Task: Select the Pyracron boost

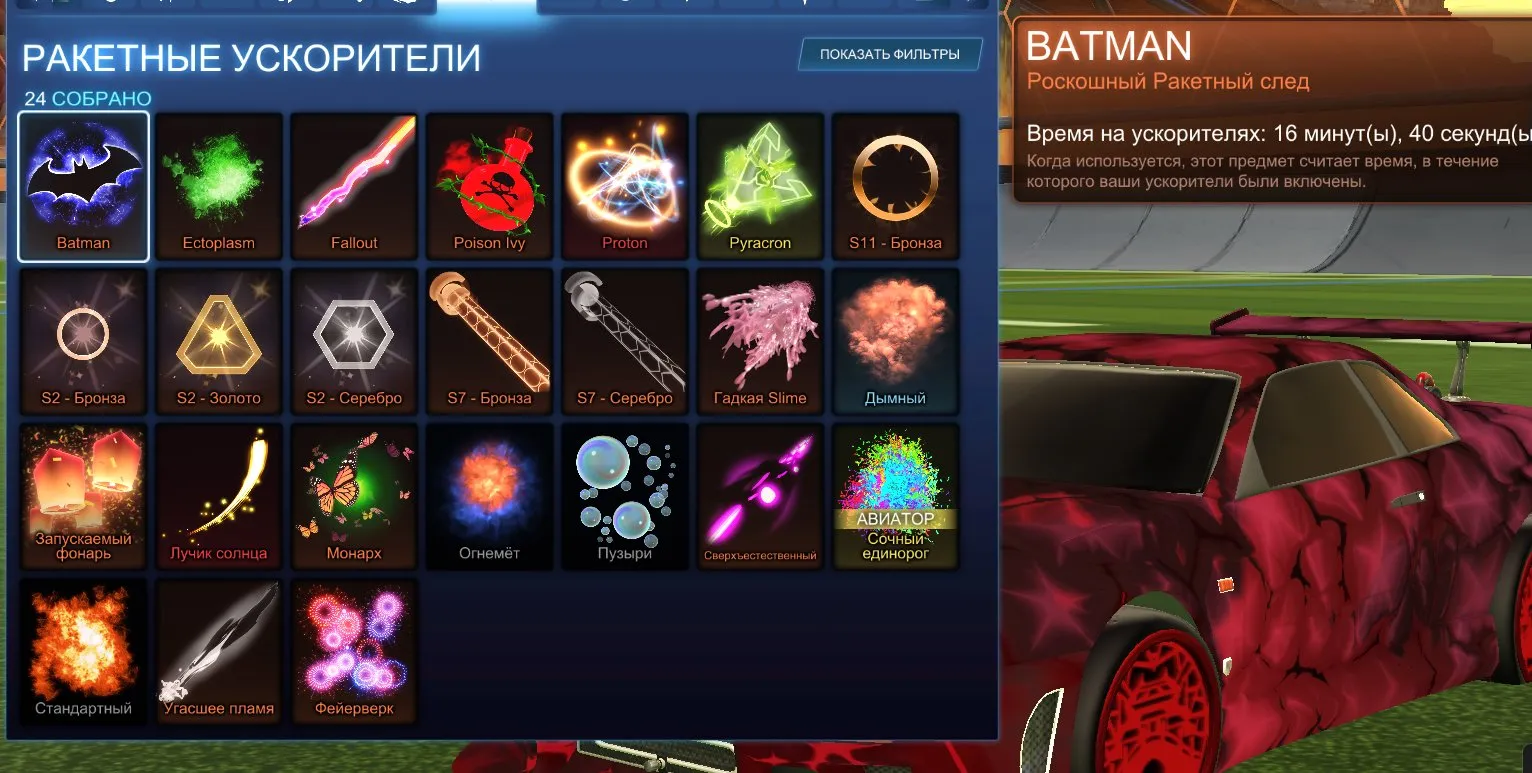Action: click(x=760, y=186)
